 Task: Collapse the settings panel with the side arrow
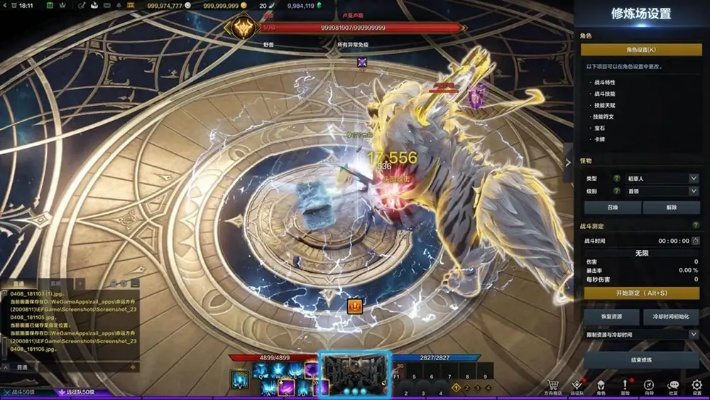pyautogui.click(x=569, y=162)
